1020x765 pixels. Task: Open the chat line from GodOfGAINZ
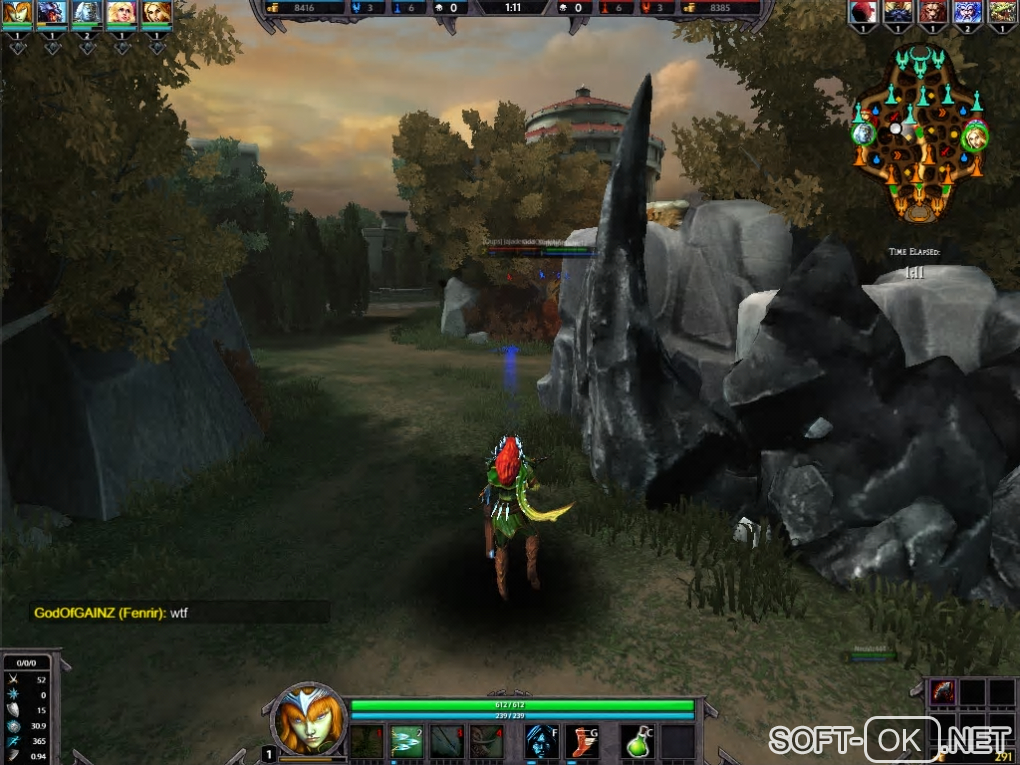pos(111,612)
